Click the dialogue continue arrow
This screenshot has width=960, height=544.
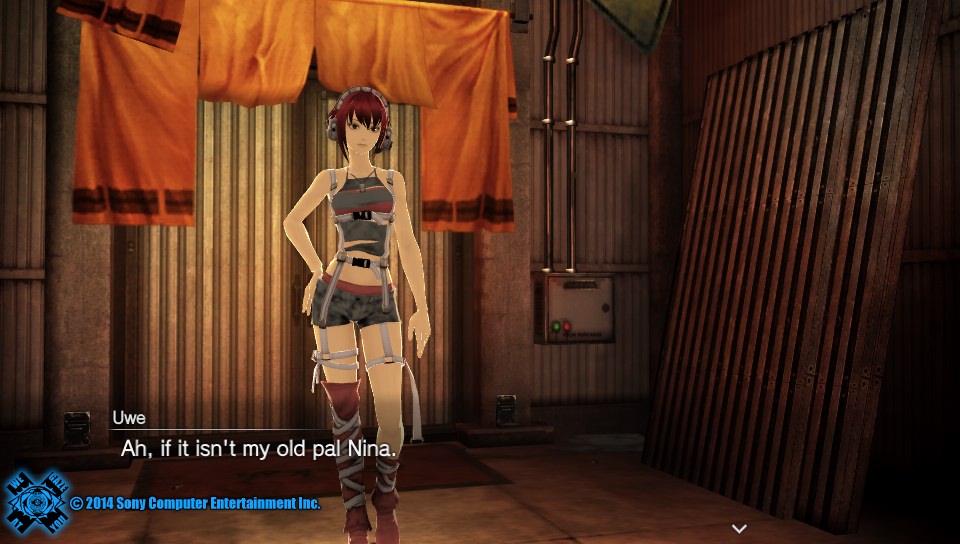[739, 528]
